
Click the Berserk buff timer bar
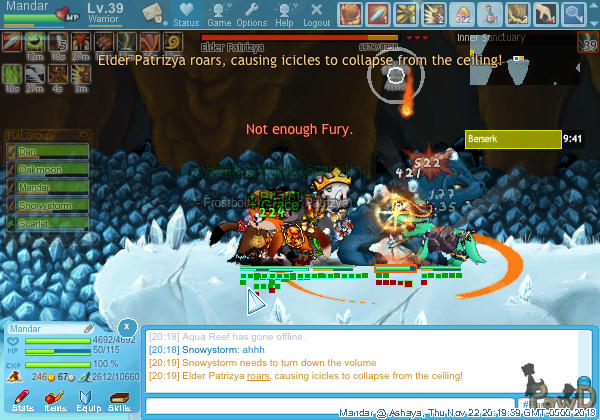coord(513,140)
